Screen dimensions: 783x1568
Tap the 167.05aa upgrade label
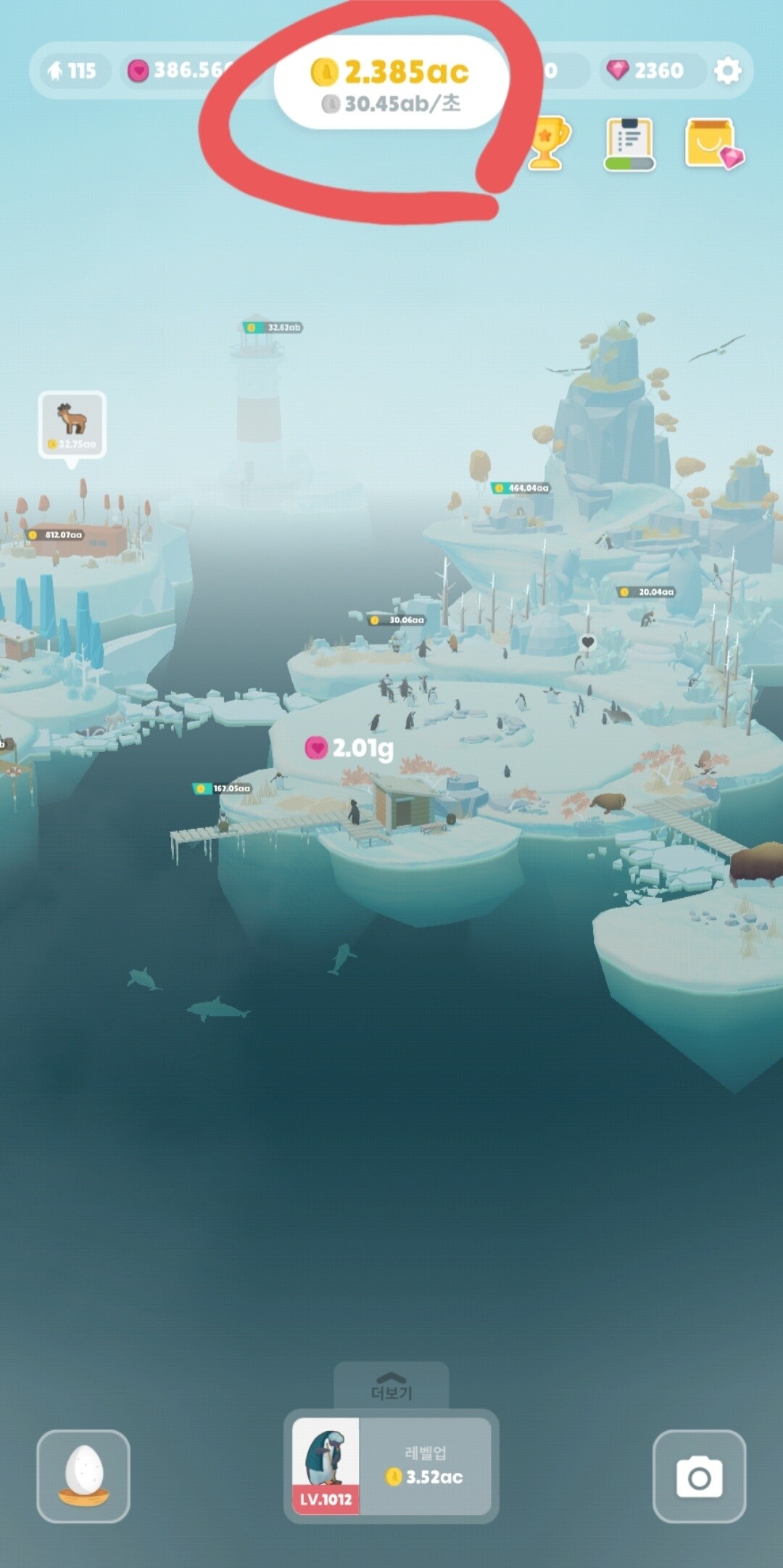(x=223, y=788)
